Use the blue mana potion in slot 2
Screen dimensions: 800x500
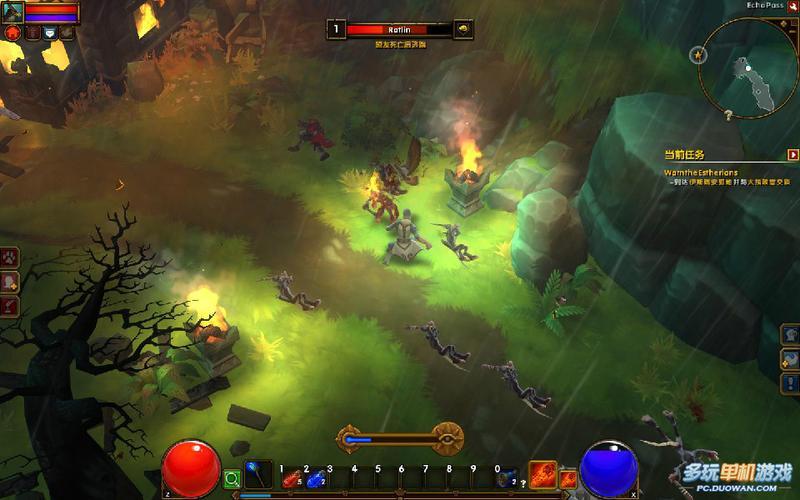316,480
